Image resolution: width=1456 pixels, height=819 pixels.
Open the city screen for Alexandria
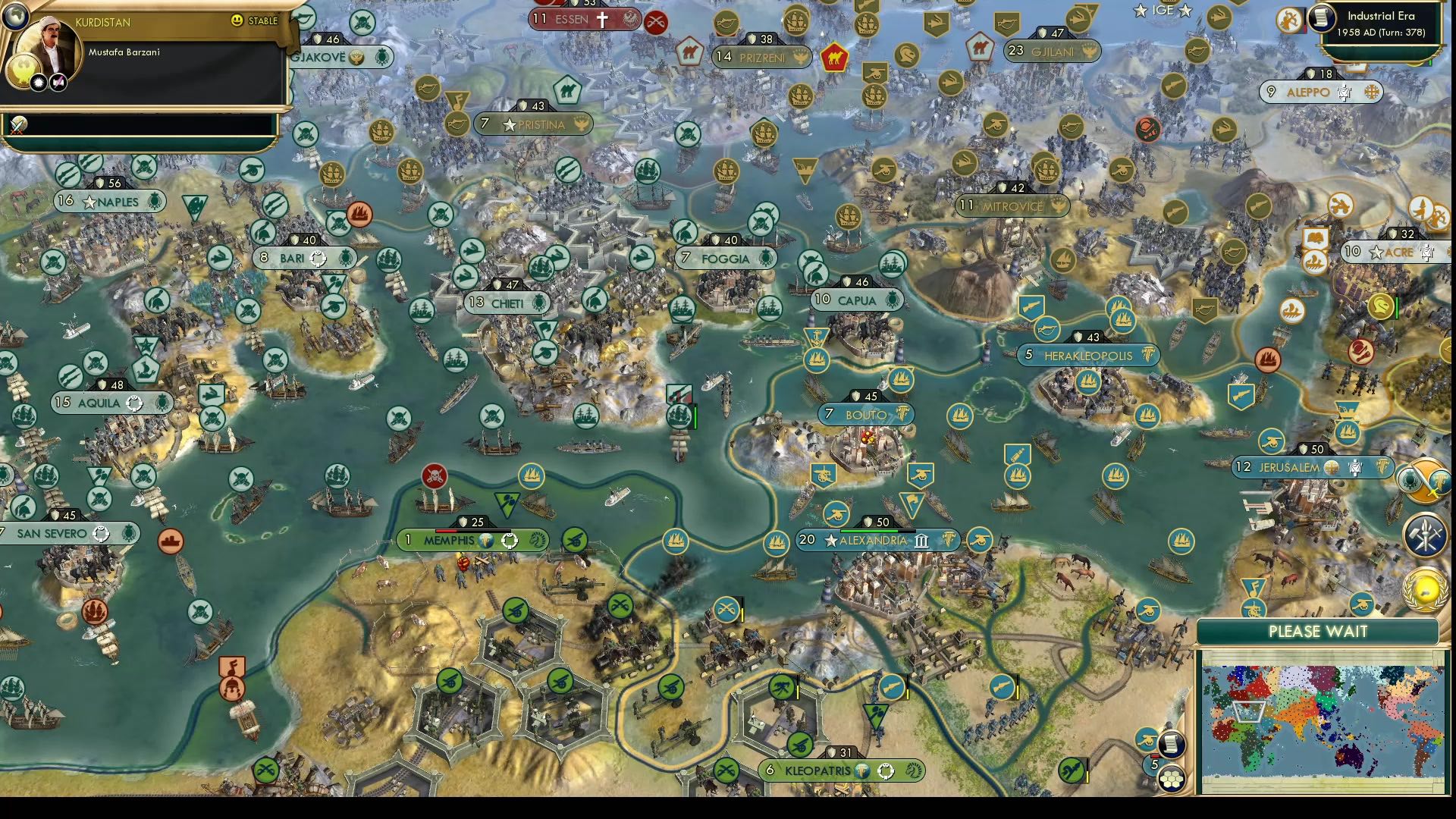[872, 541]
